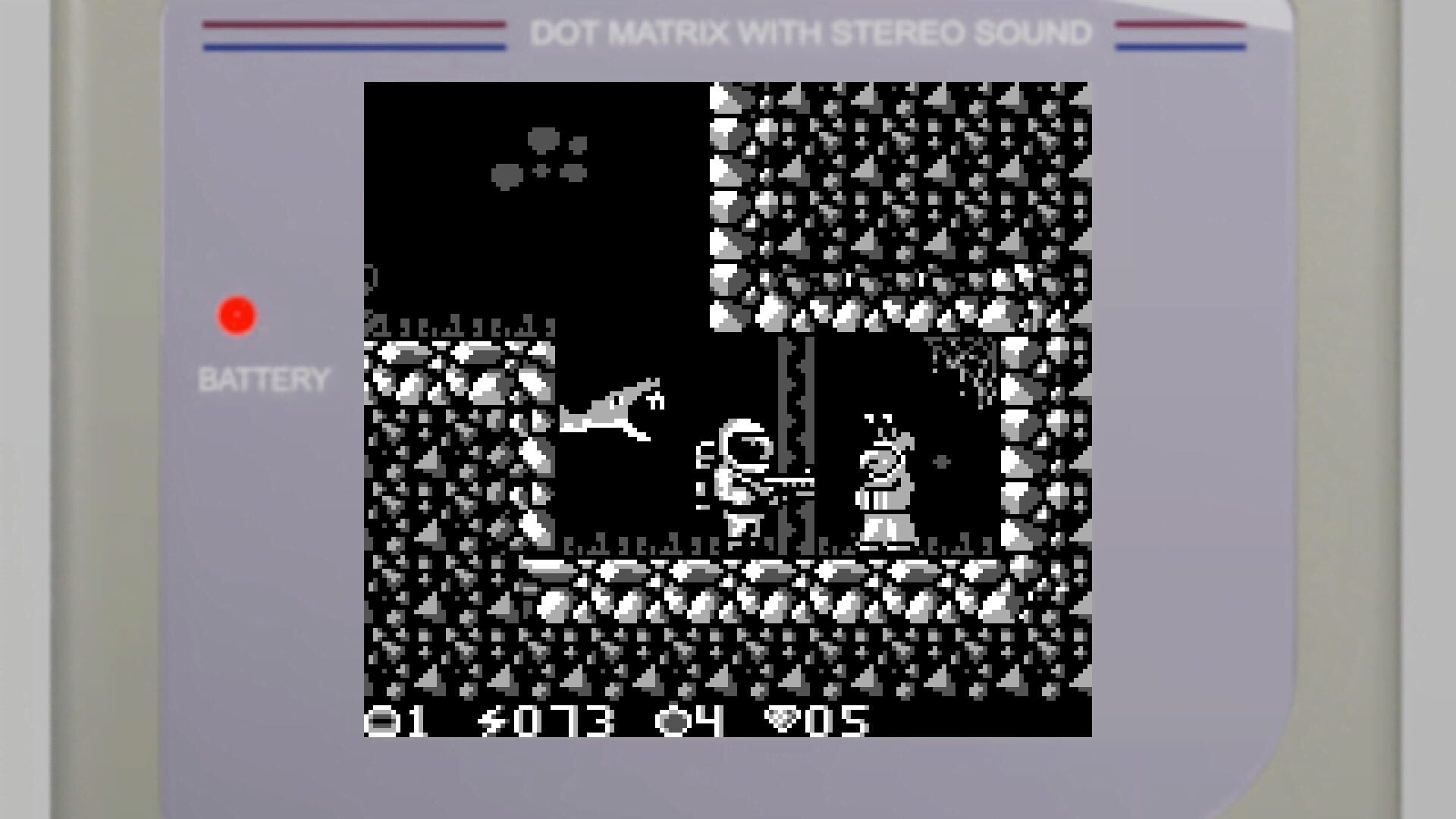
Task: Click the red battery indicator LED
Action: click(x=237, y=313)
